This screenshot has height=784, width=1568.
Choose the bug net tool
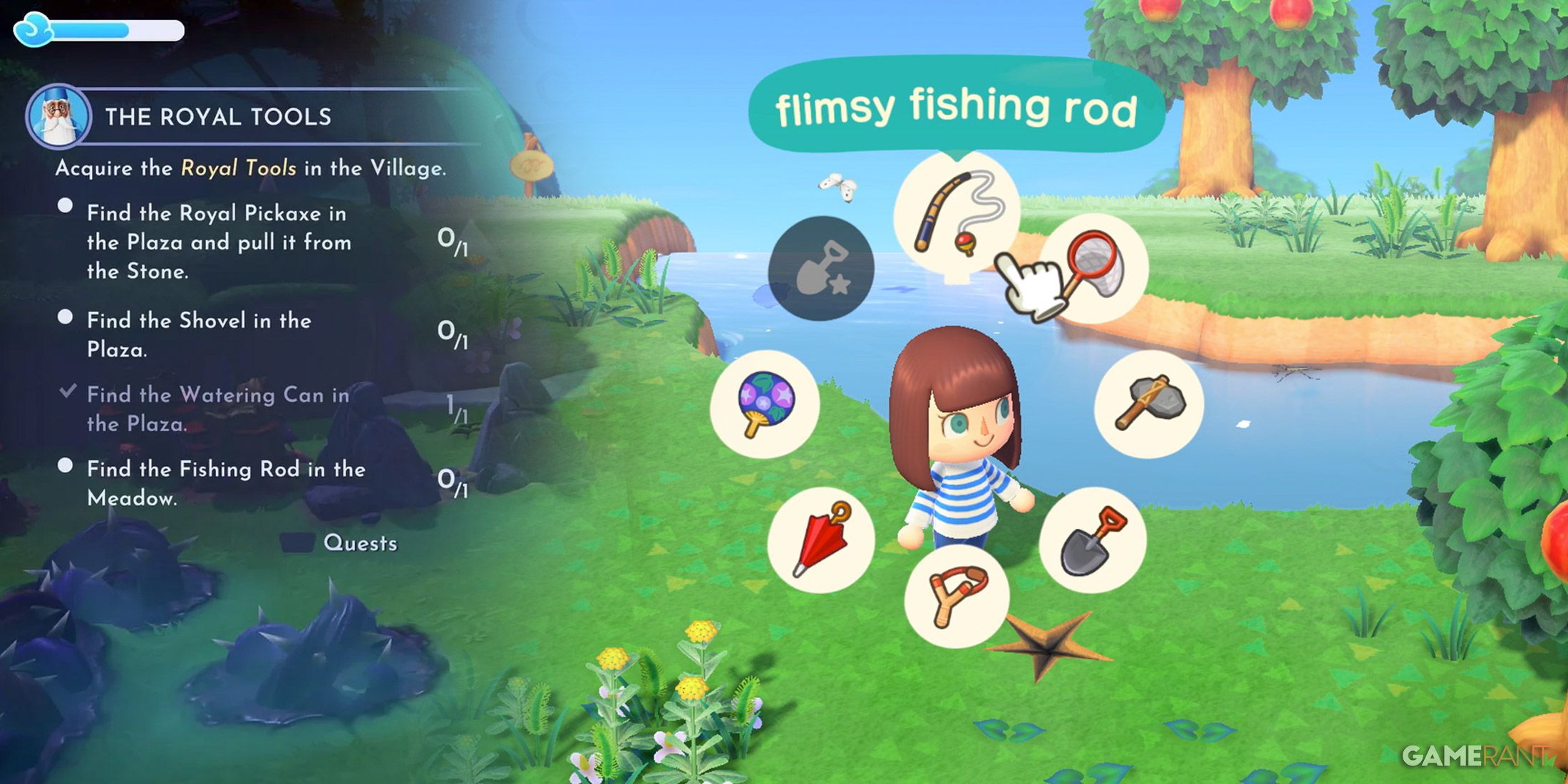point(1093,267)
